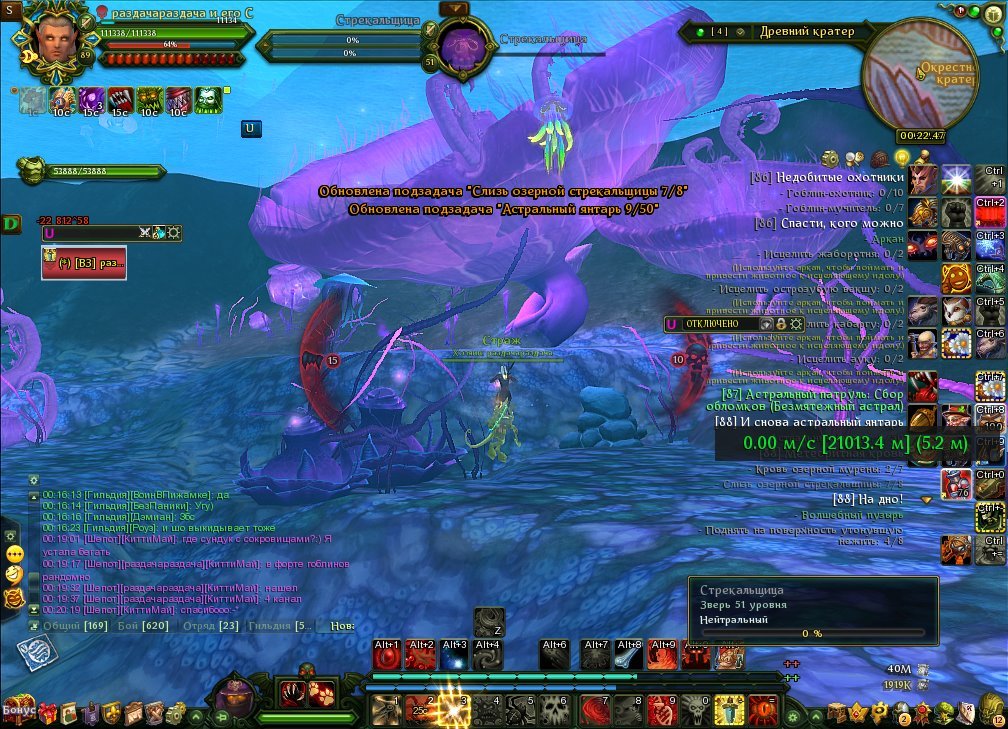Open the Бонус treasure chest

pyautogui.click(x=20, y=710)
